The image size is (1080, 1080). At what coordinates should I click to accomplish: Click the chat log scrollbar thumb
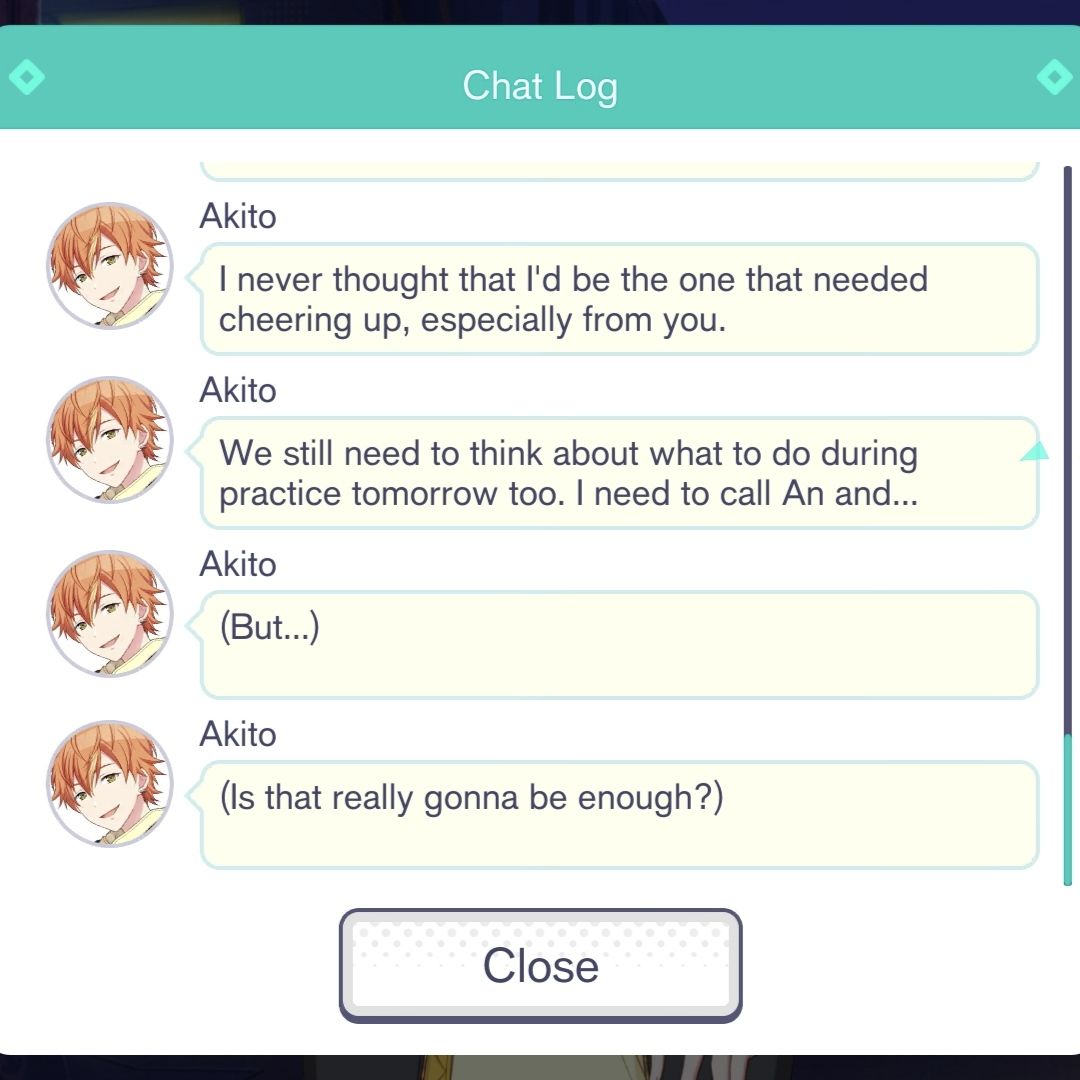(1068, 808)
